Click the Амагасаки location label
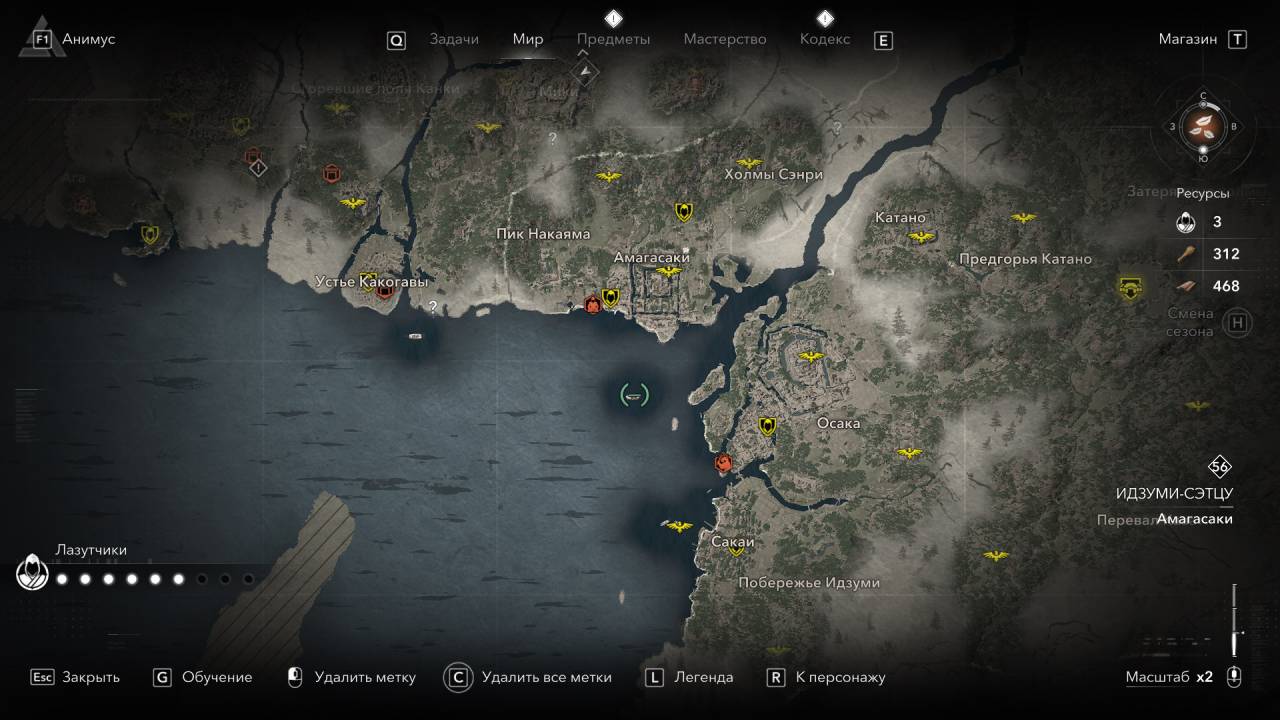 [x=652, y=257]
